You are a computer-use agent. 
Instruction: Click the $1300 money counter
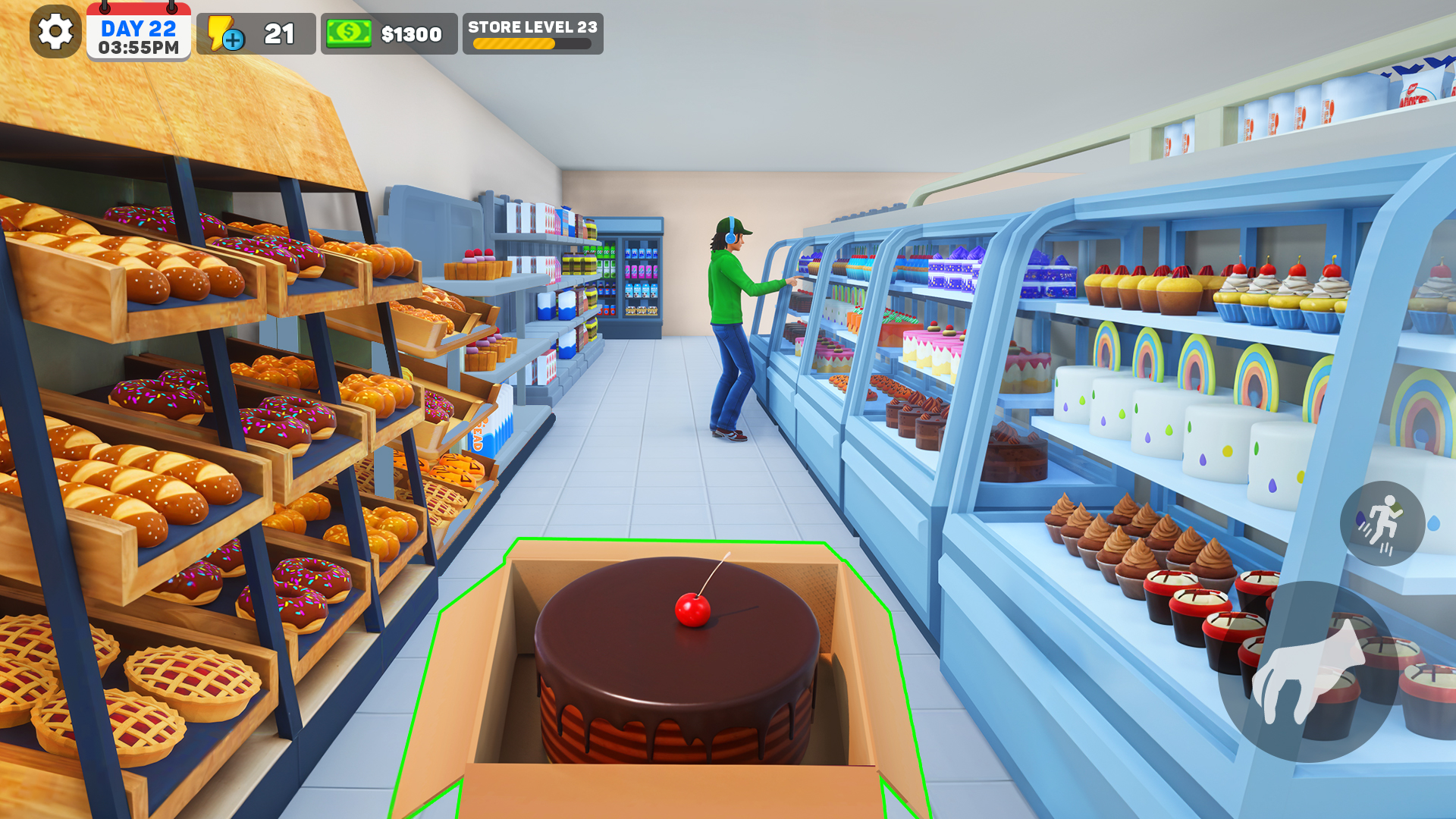tap(412, 33)
